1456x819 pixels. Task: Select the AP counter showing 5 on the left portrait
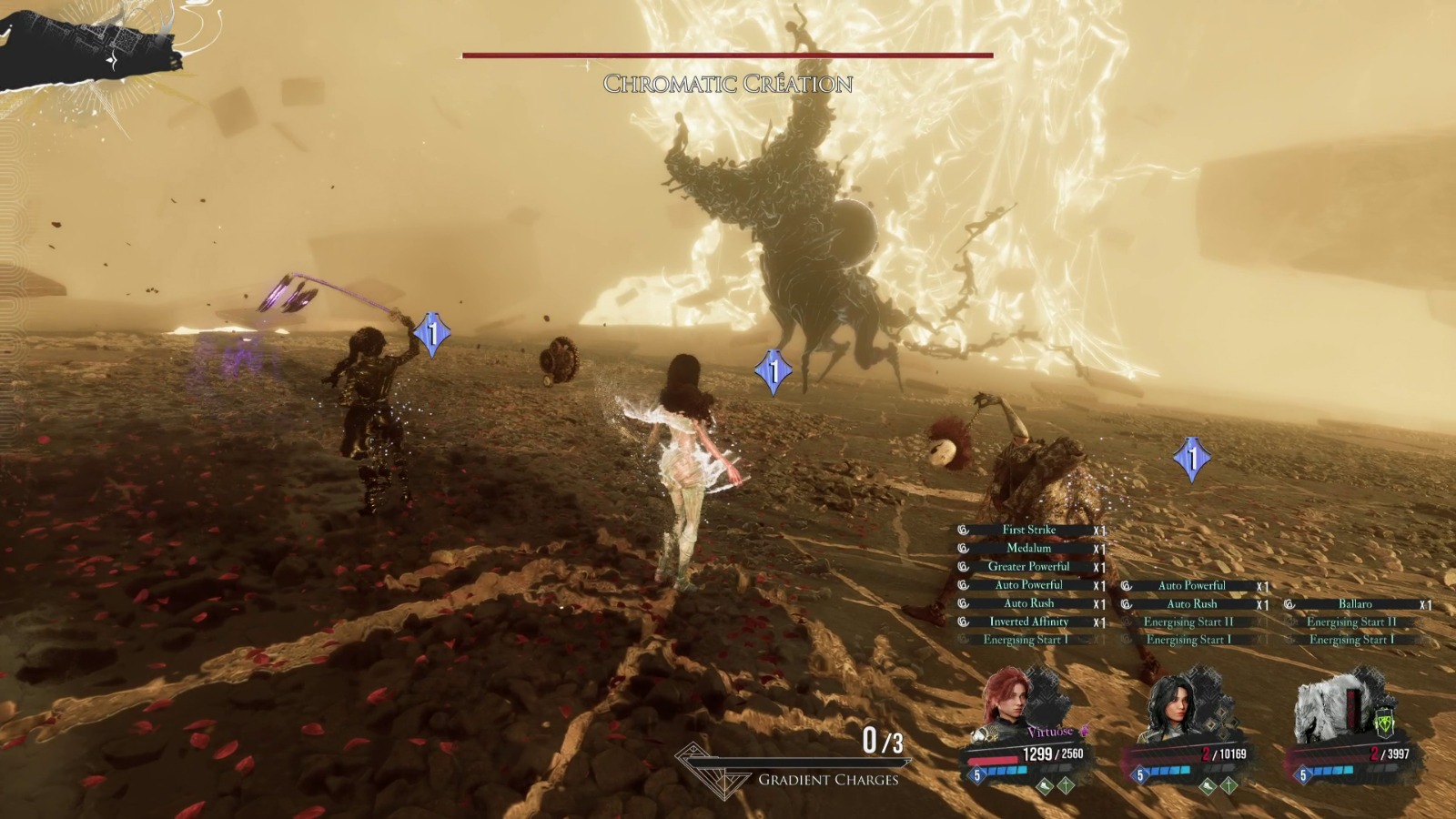[x=976, y=775]
